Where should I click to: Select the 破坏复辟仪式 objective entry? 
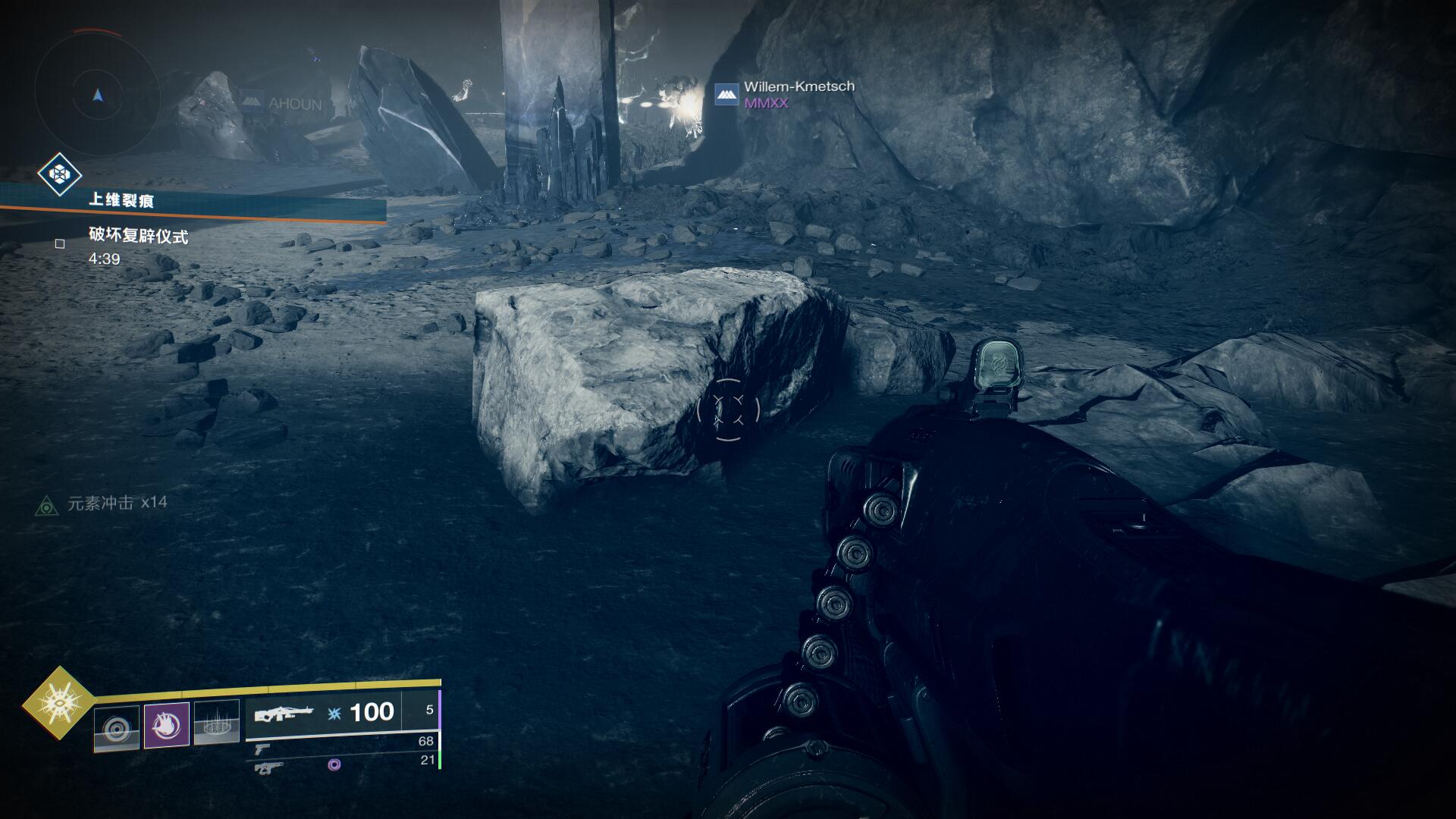pos(138,237)
